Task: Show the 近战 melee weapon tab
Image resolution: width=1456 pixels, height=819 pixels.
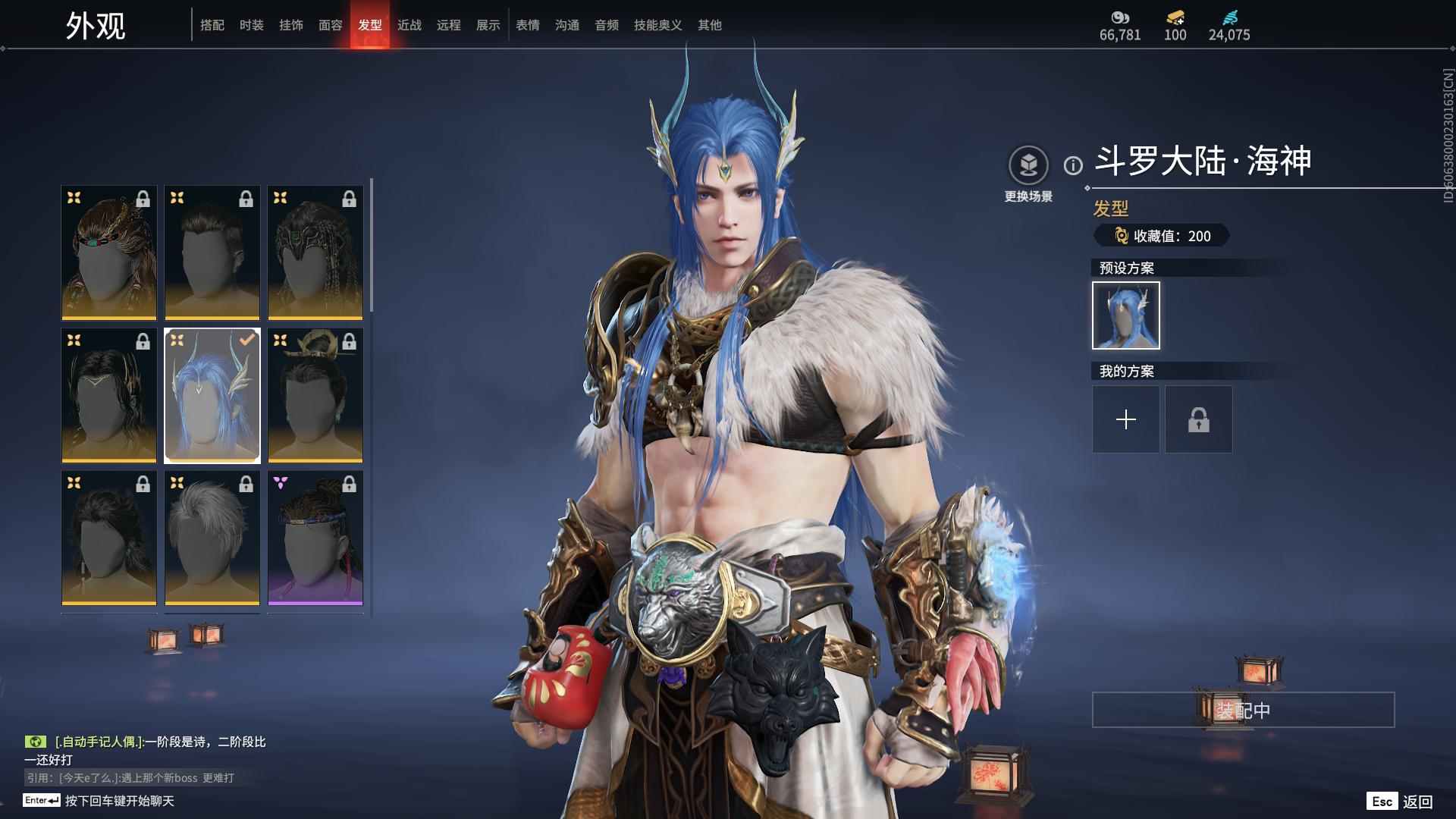Action: pyautogui.click(x=409, y=25)
